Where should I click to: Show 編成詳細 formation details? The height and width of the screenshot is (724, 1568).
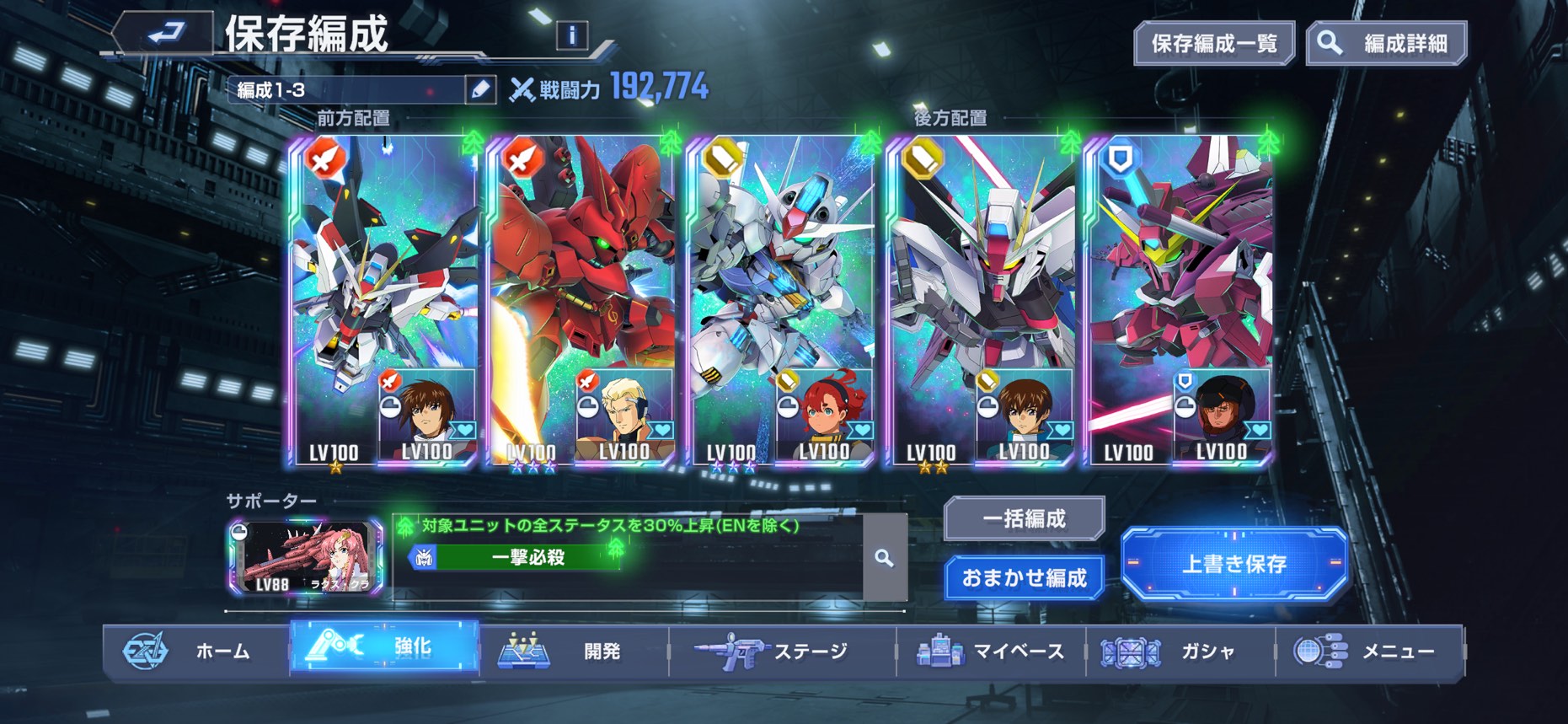(1386, 43)
